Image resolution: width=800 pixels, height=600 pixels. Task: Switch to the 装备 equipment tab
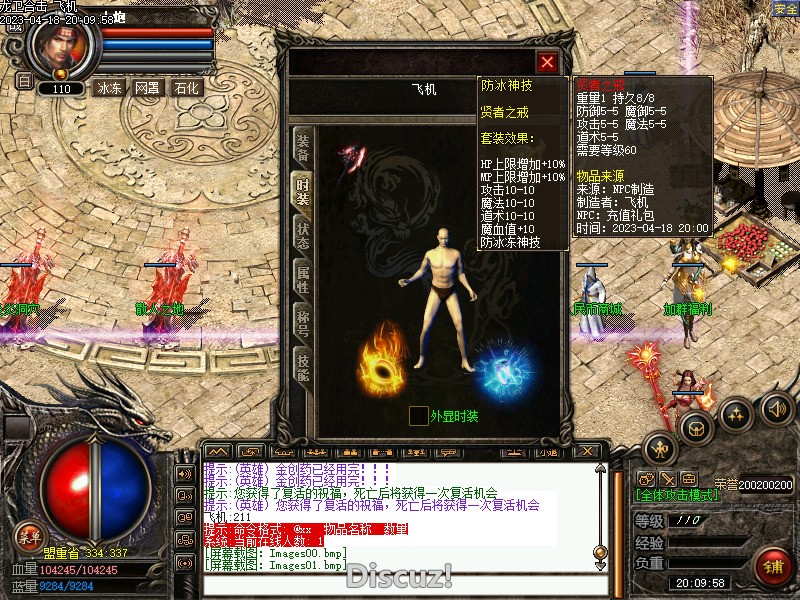coord(302,148)
